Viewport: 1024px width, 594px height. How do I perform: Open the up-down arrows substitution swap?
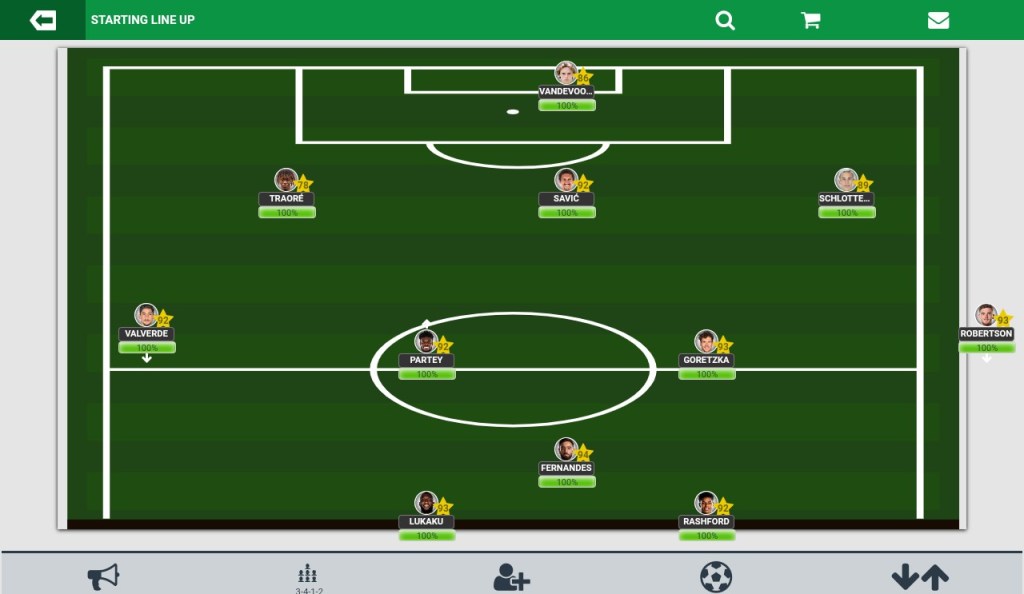920,577
